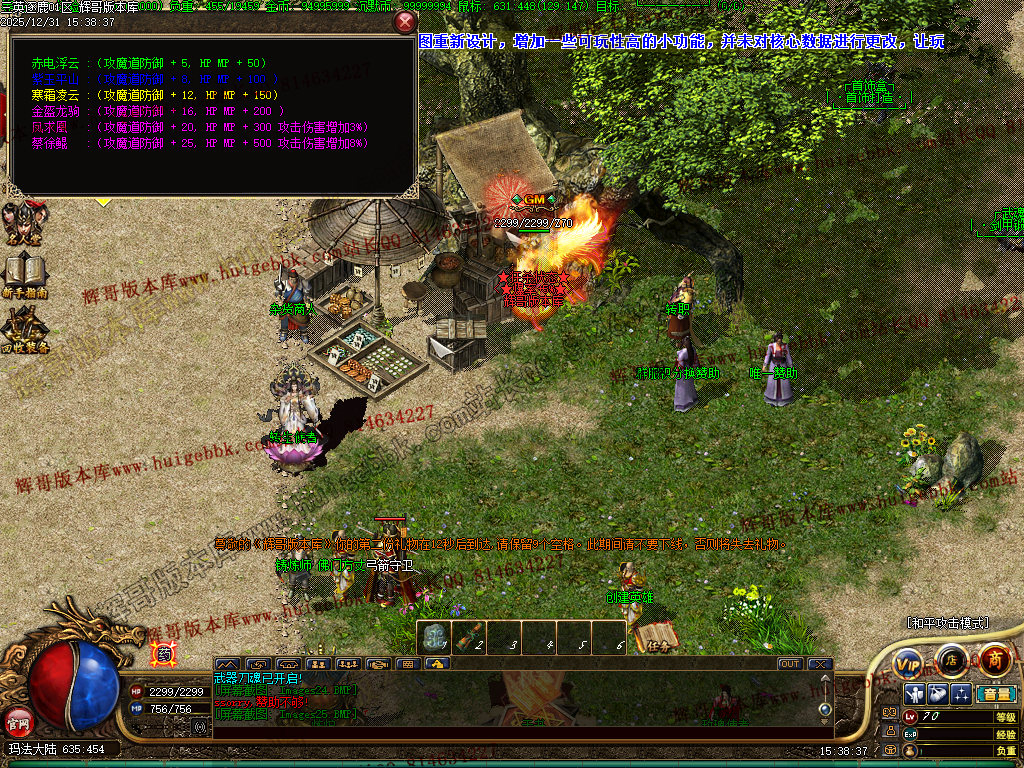1024x768 pixels.
Task: Open the 回收装备 equipment recycling icon
Action: click(x=25, y=330)
